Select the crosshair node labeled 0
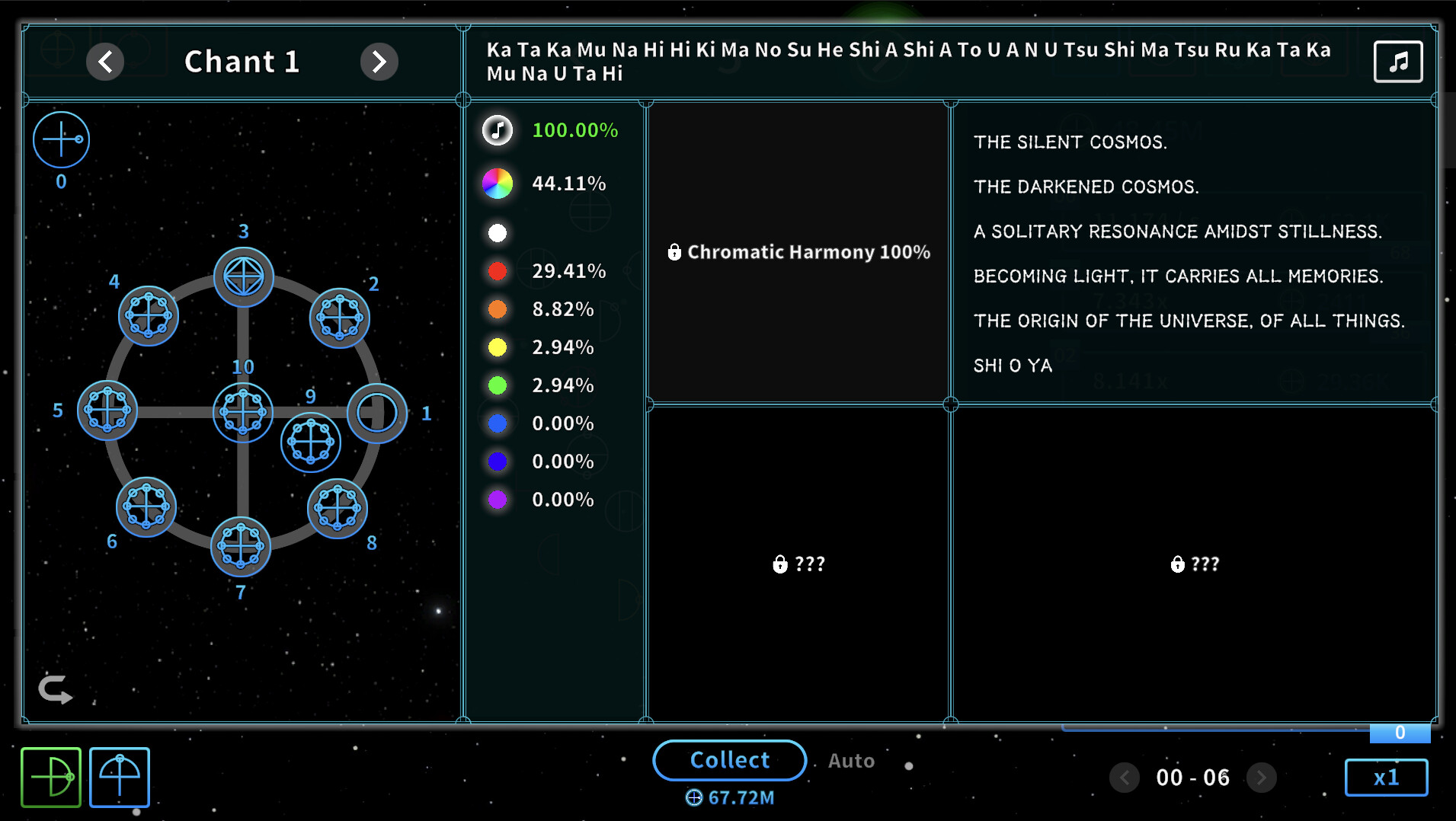Viewport: 1456px width, 821px height. pos(61,139)
